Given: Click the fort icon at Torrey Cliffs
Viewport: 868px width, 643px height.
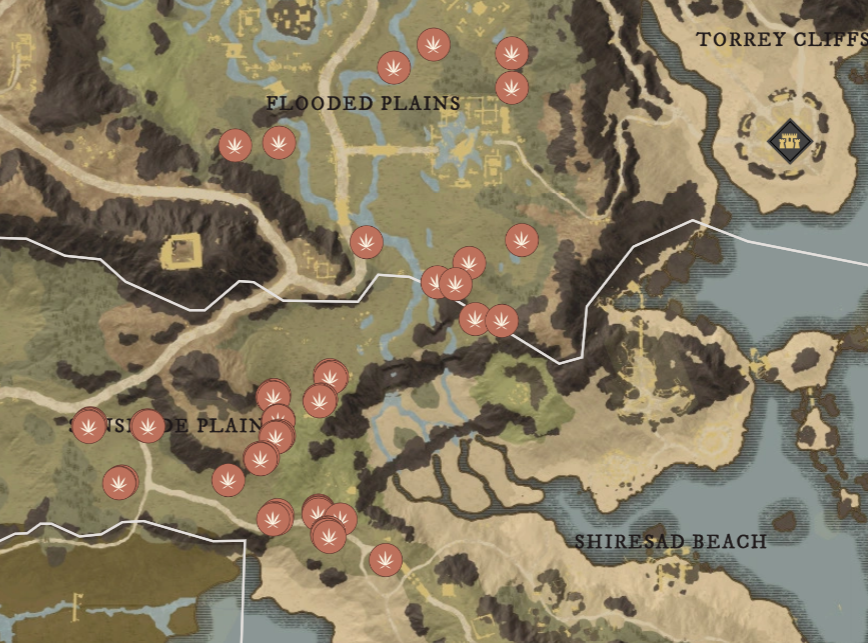Looking at the screenshot, I should tap(788, 140).
